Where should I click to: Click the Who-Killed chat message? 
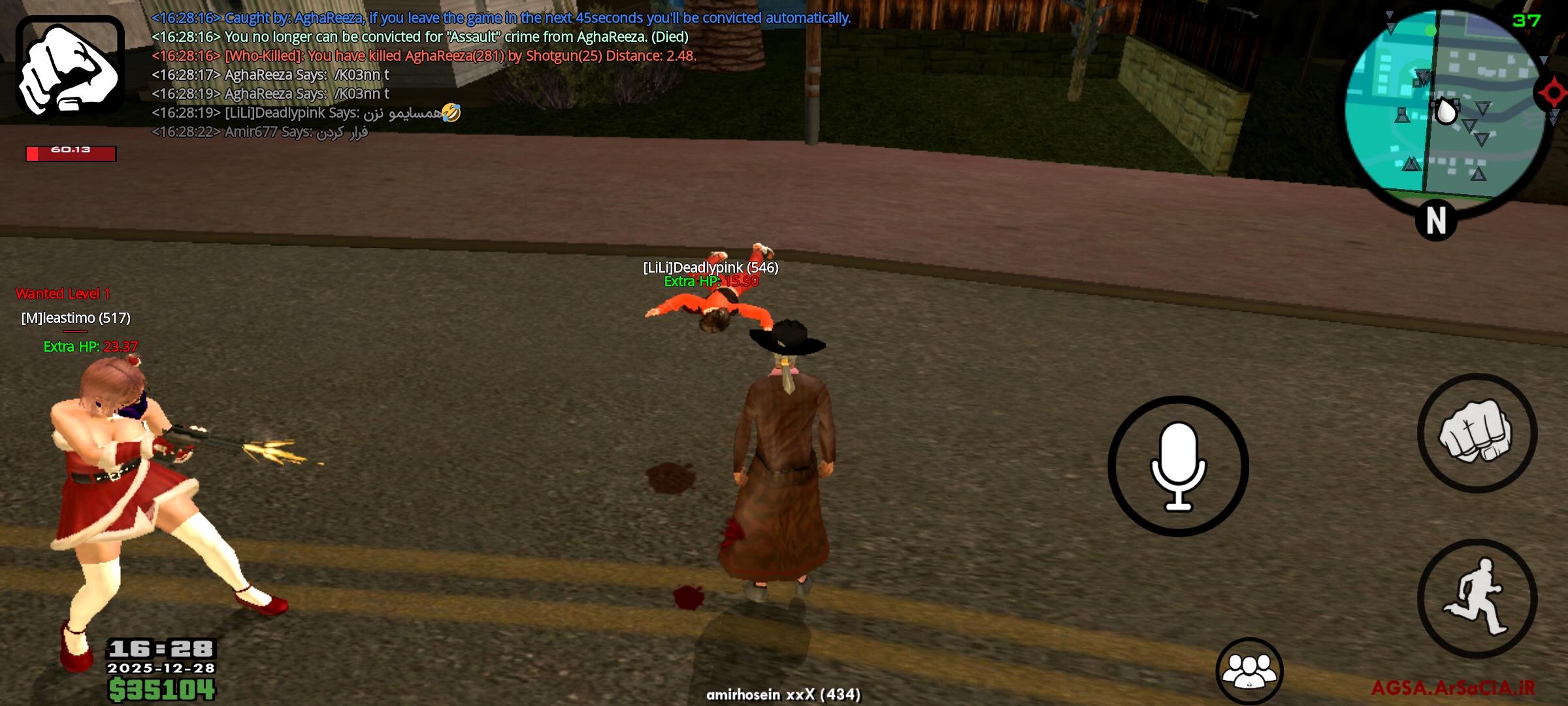[x=423, y=58]
